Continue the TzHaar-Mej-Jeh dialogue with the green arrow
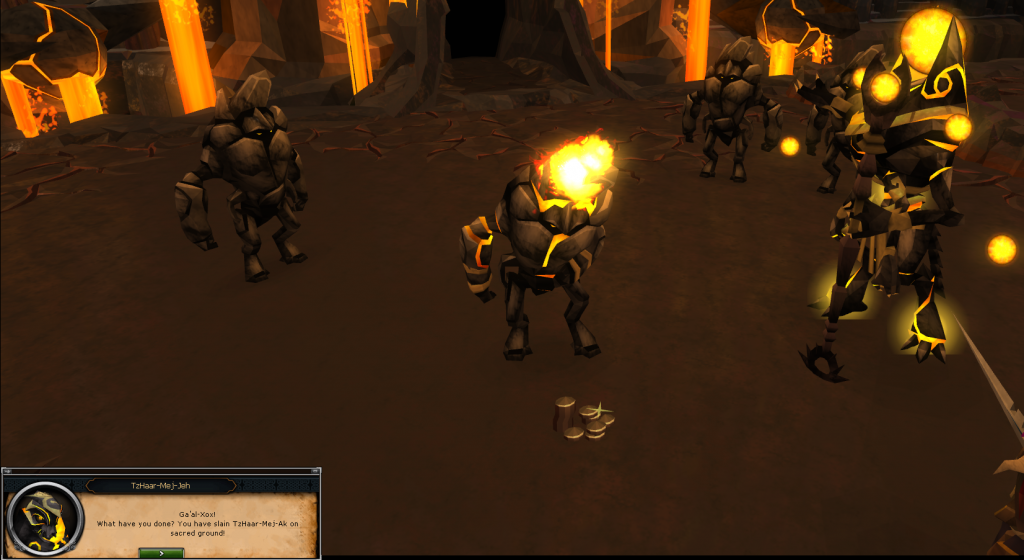The image size is (1024, 560). point(161,551)
